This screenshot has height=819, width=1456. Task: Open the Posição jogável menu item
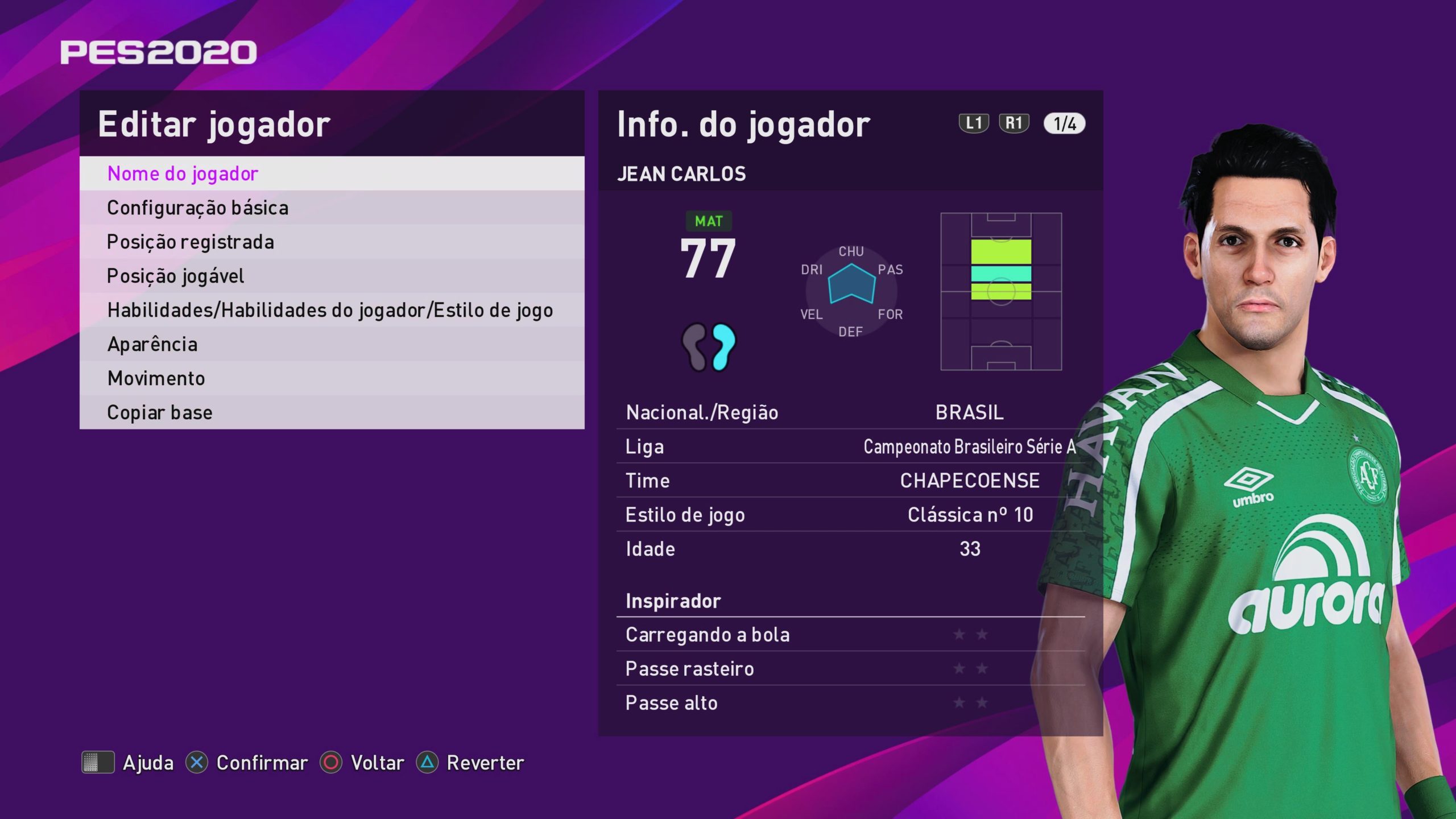(332, 276)
